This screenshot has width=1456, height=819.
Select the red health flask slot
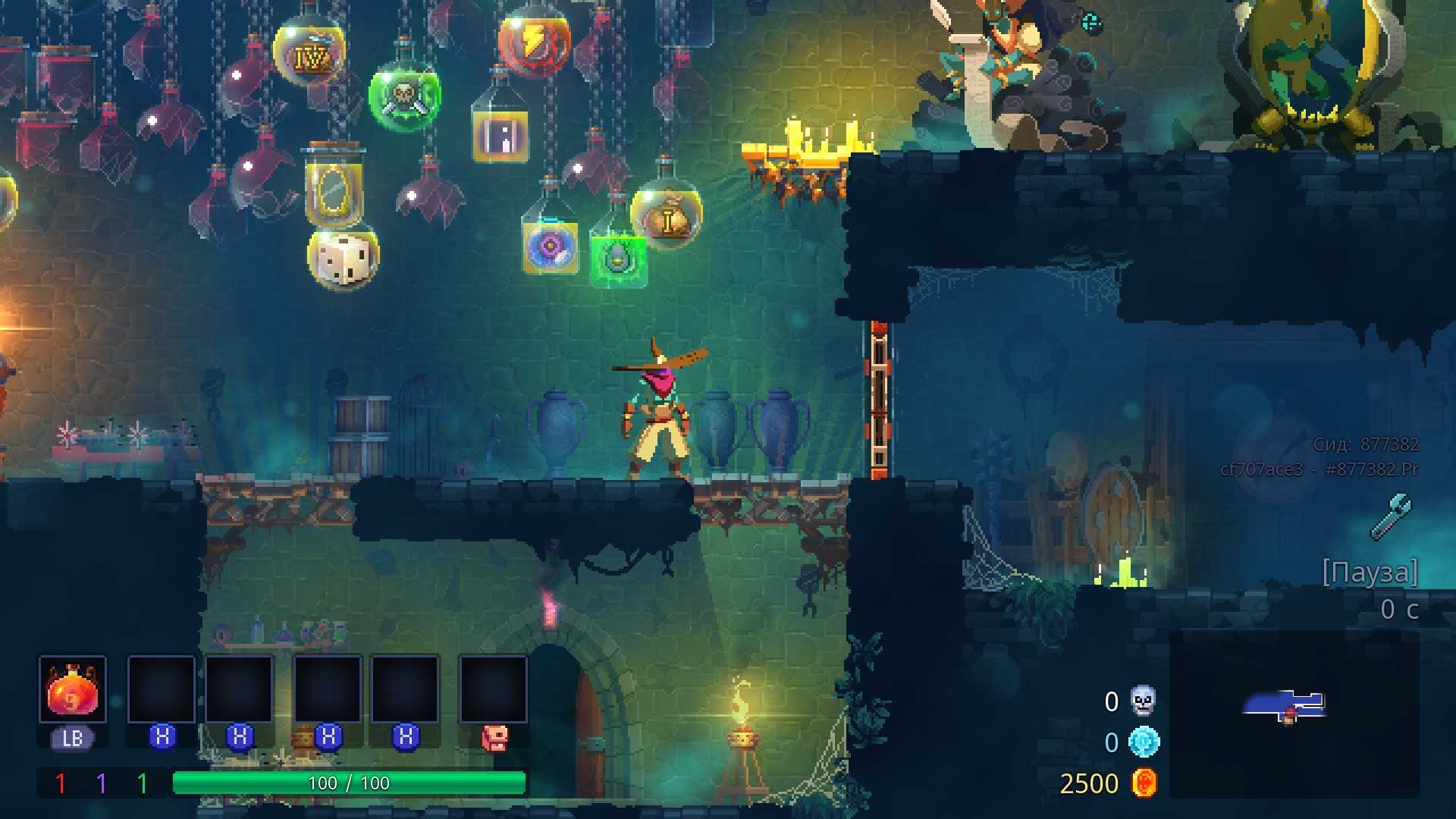pos(73,689)
